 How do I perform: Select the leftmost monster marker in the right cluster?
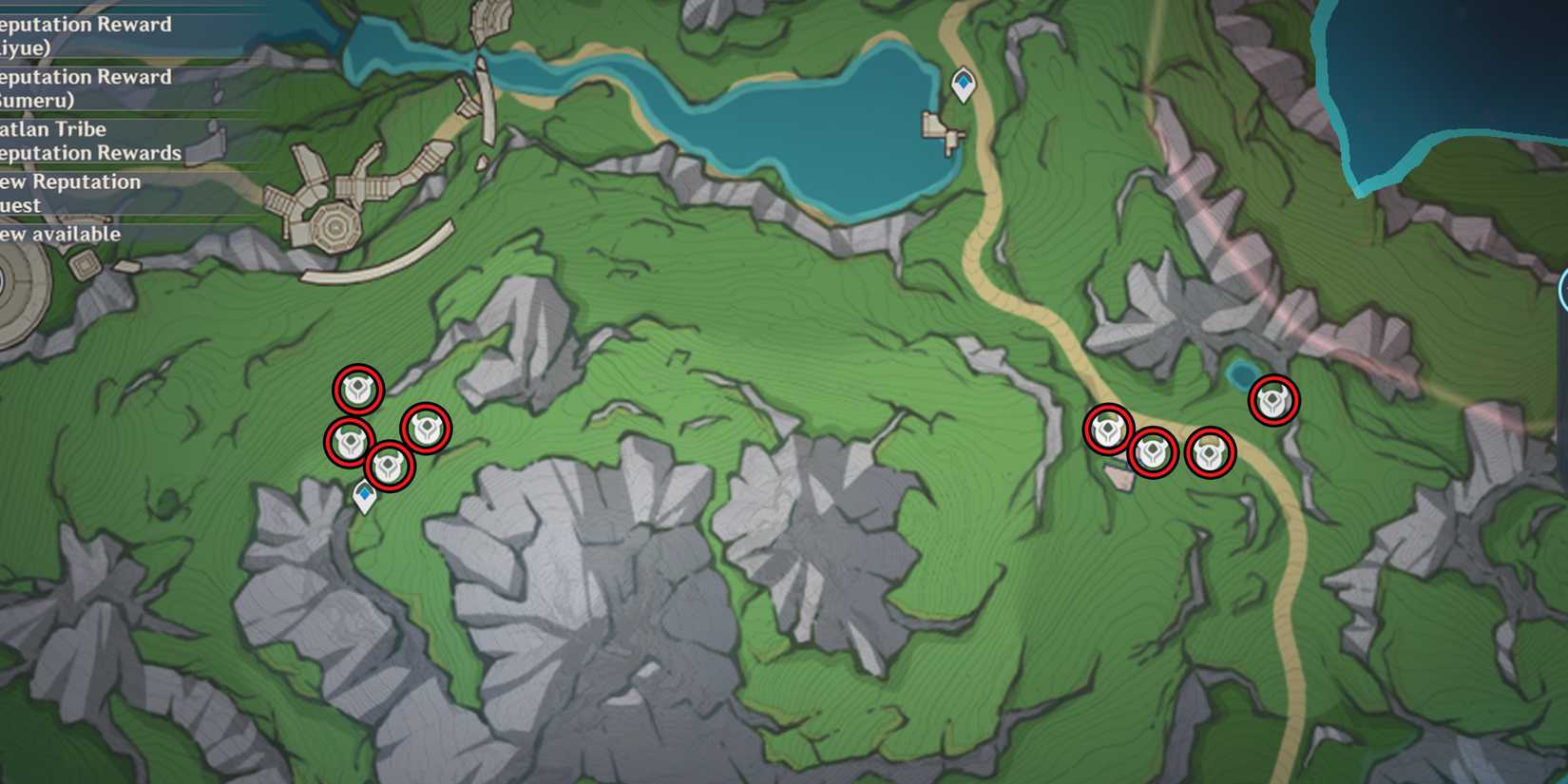click(x=1106, y=430)
